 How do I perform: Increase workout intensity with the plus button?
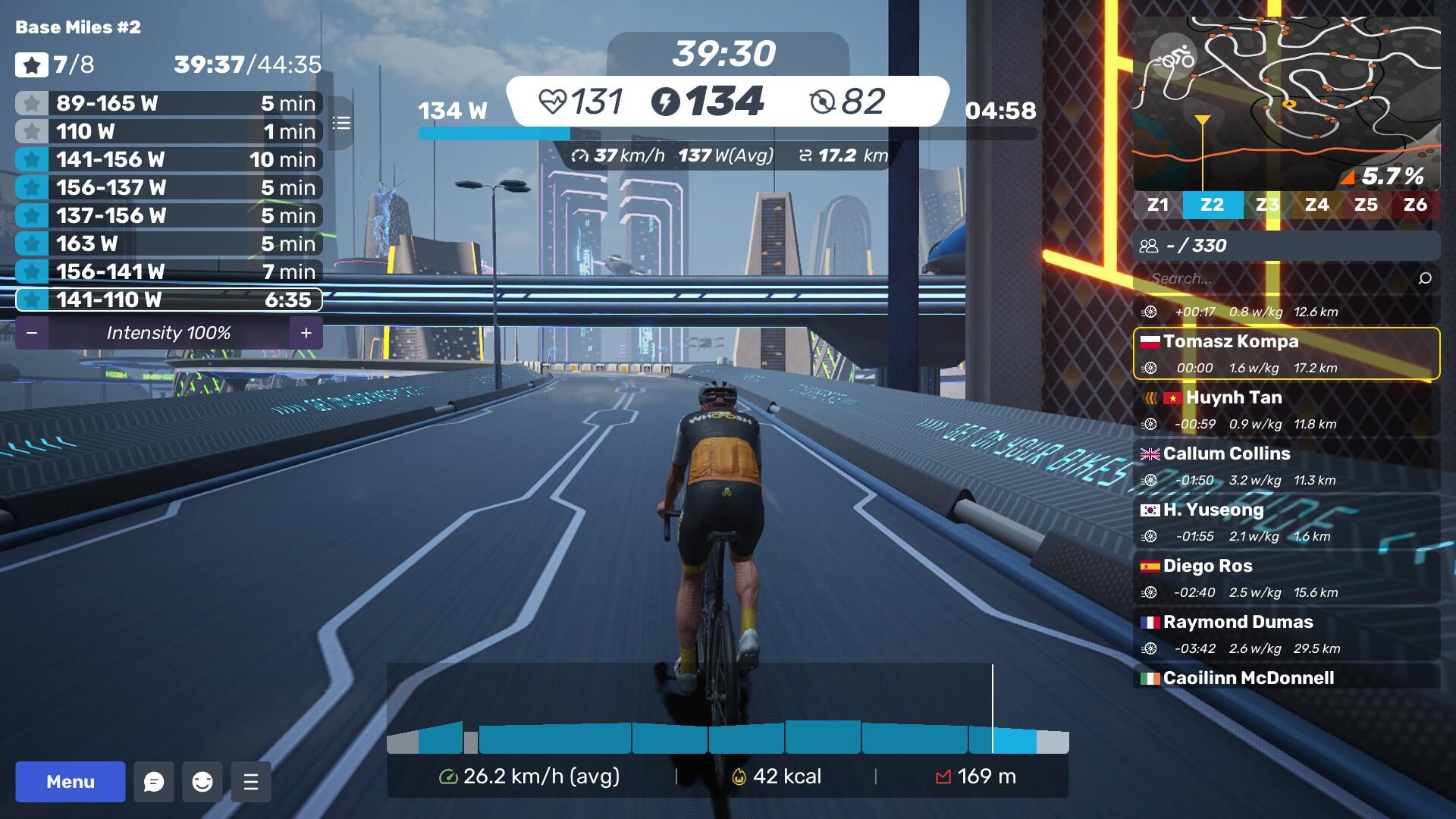(306, 333)
